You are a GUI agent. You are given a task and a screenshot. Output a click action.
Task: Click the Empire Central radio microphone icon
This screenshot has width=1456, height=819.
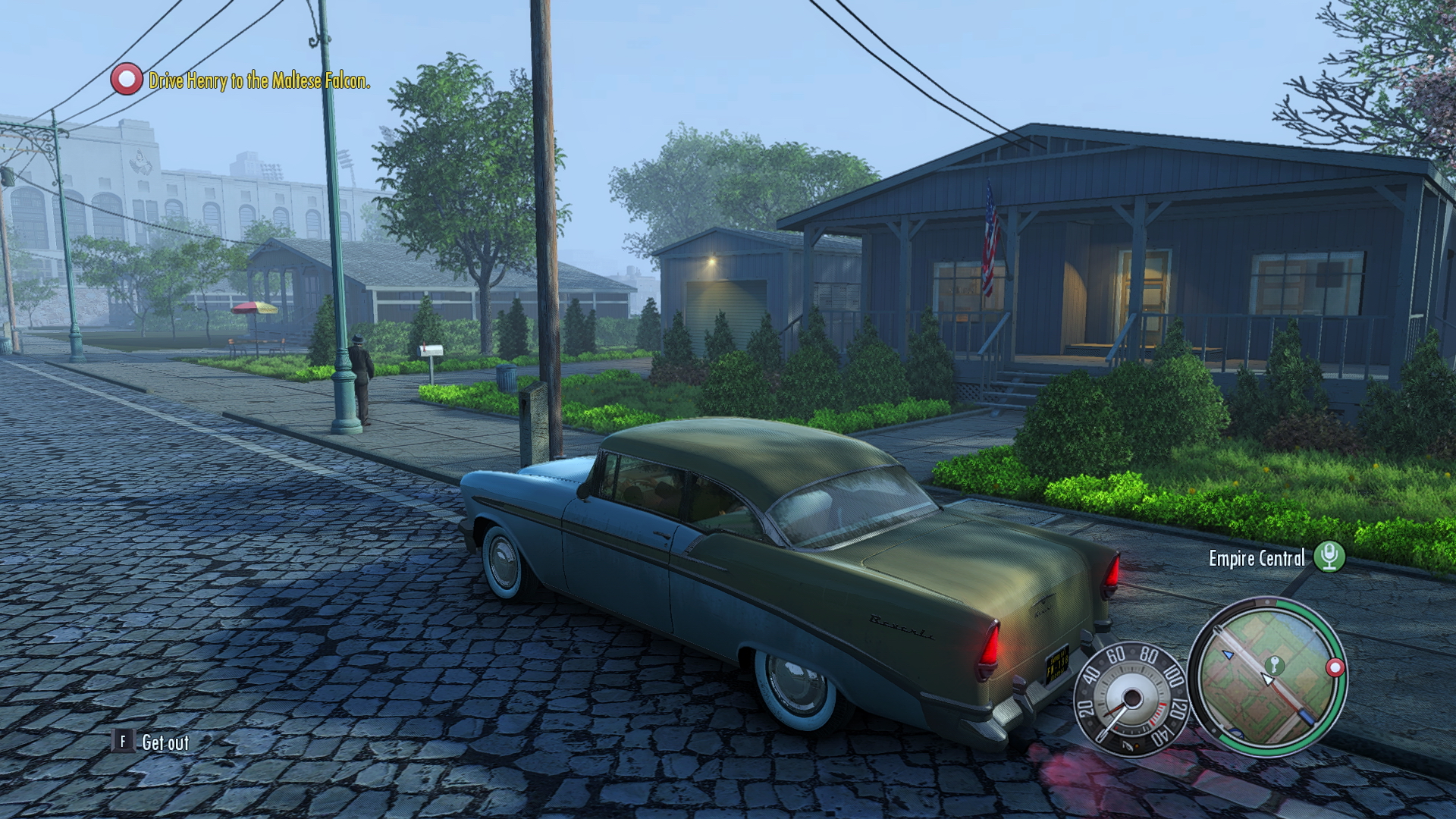point(1329,557)
